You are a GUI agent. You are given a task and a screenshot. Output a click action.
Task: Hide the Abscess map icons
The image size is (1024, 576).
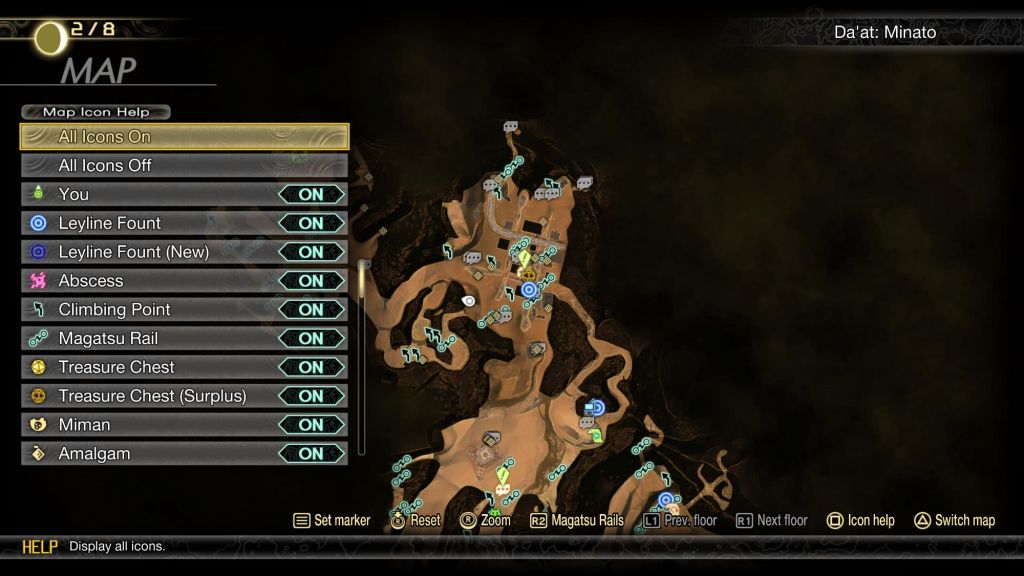[x=311, y=281]
